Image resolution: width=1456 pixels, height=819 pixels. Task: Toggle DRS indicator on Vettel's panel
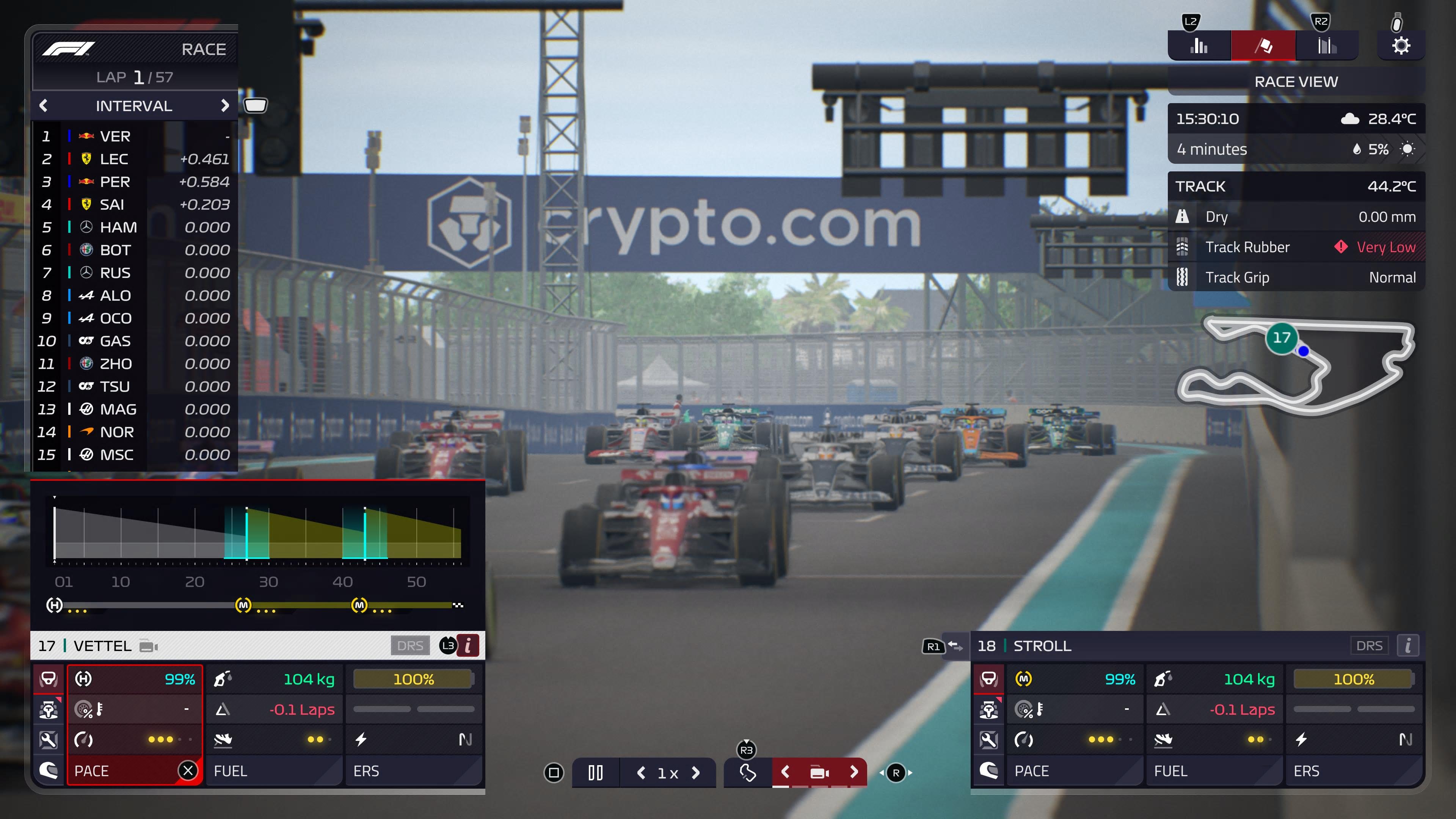[x=411, y=645]
